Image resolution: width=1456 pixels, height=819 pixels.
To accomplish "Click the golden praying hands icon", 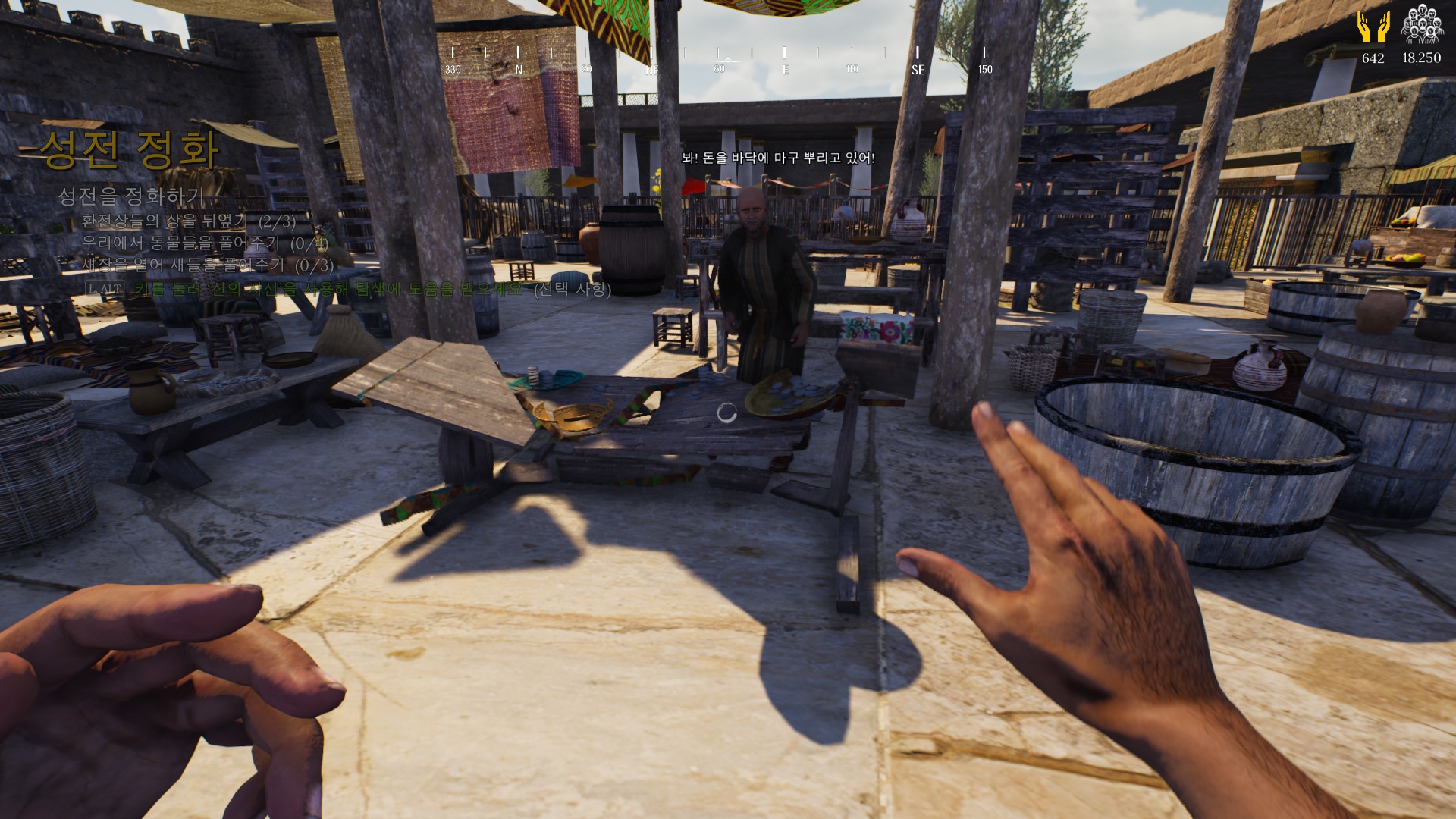I will (x=1373, y=27).
